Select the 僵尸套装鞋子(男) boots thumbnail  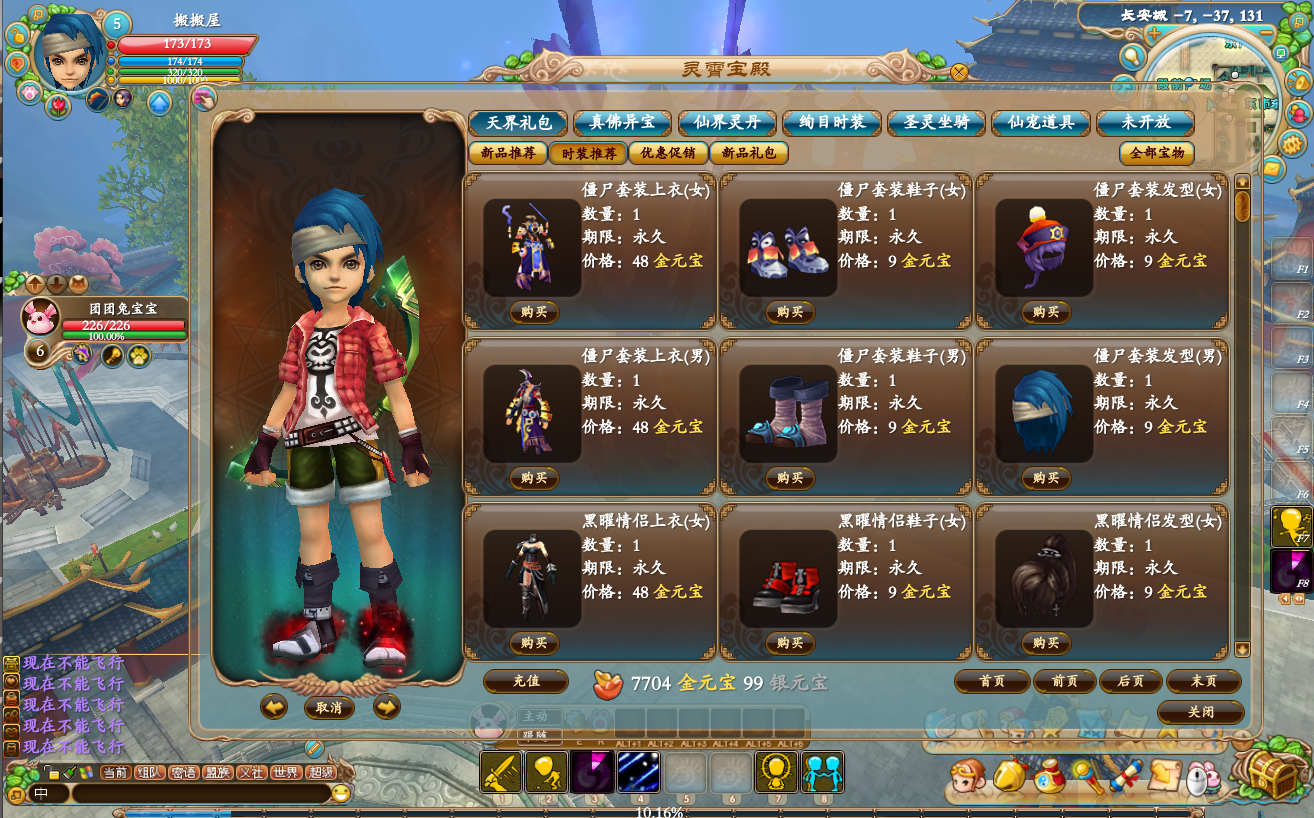[x=788, y=414]
